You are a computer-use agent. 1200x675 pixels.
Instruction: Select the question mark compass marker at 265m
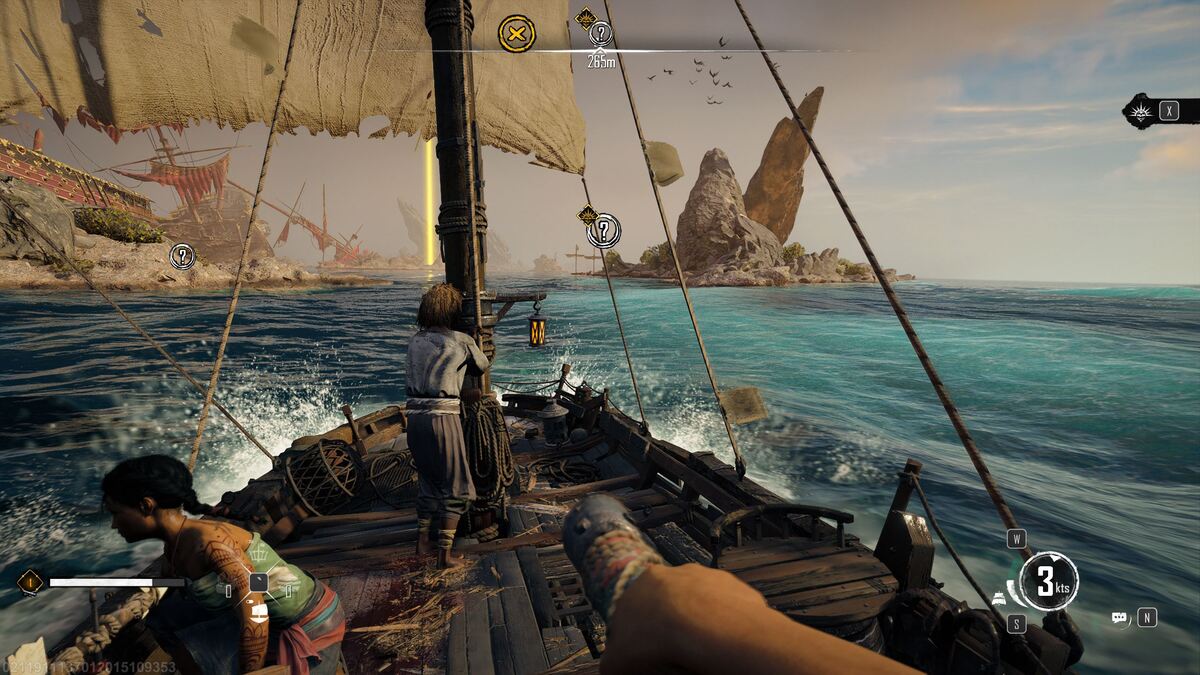click(x=600, y=34)
